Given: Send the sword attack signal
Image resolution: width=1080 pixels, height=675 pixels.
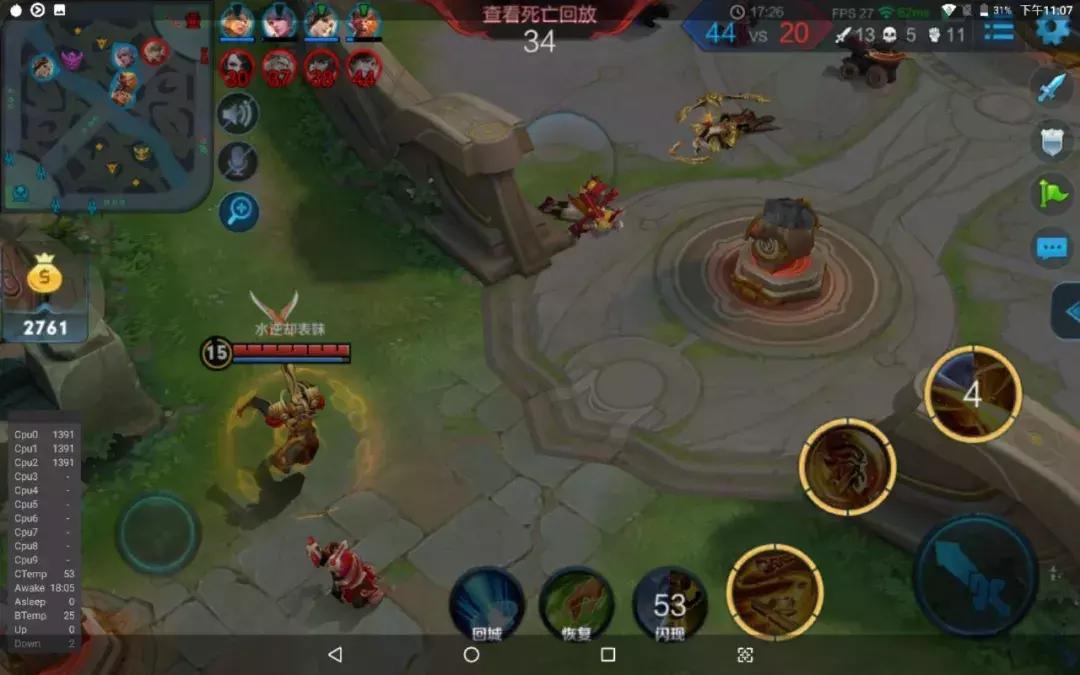Looking at the screenshot, I should (1051, 88).
